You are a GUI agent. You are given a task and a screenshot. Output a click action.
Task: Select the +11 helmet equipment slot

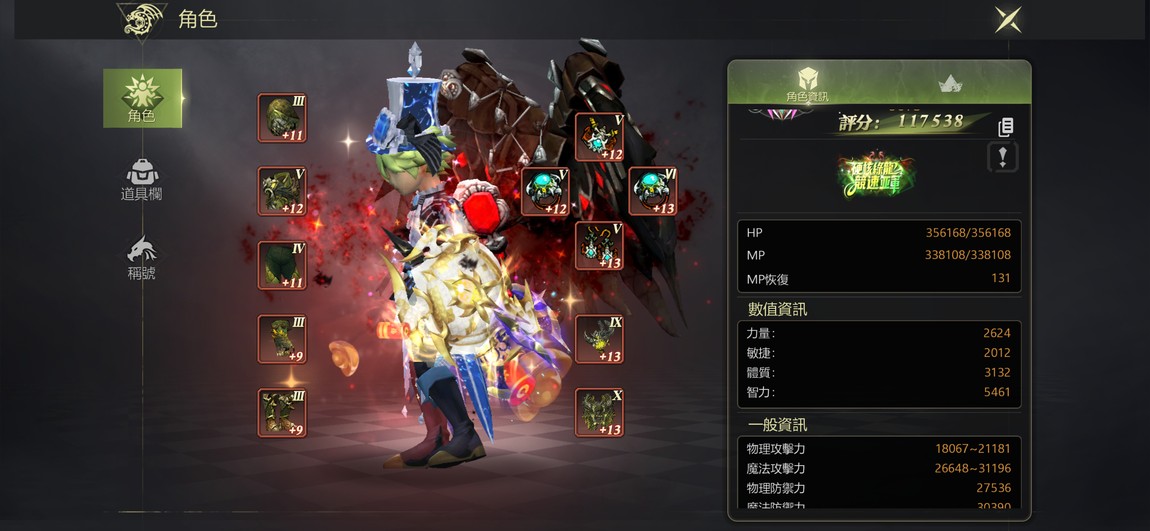(282, 118)
